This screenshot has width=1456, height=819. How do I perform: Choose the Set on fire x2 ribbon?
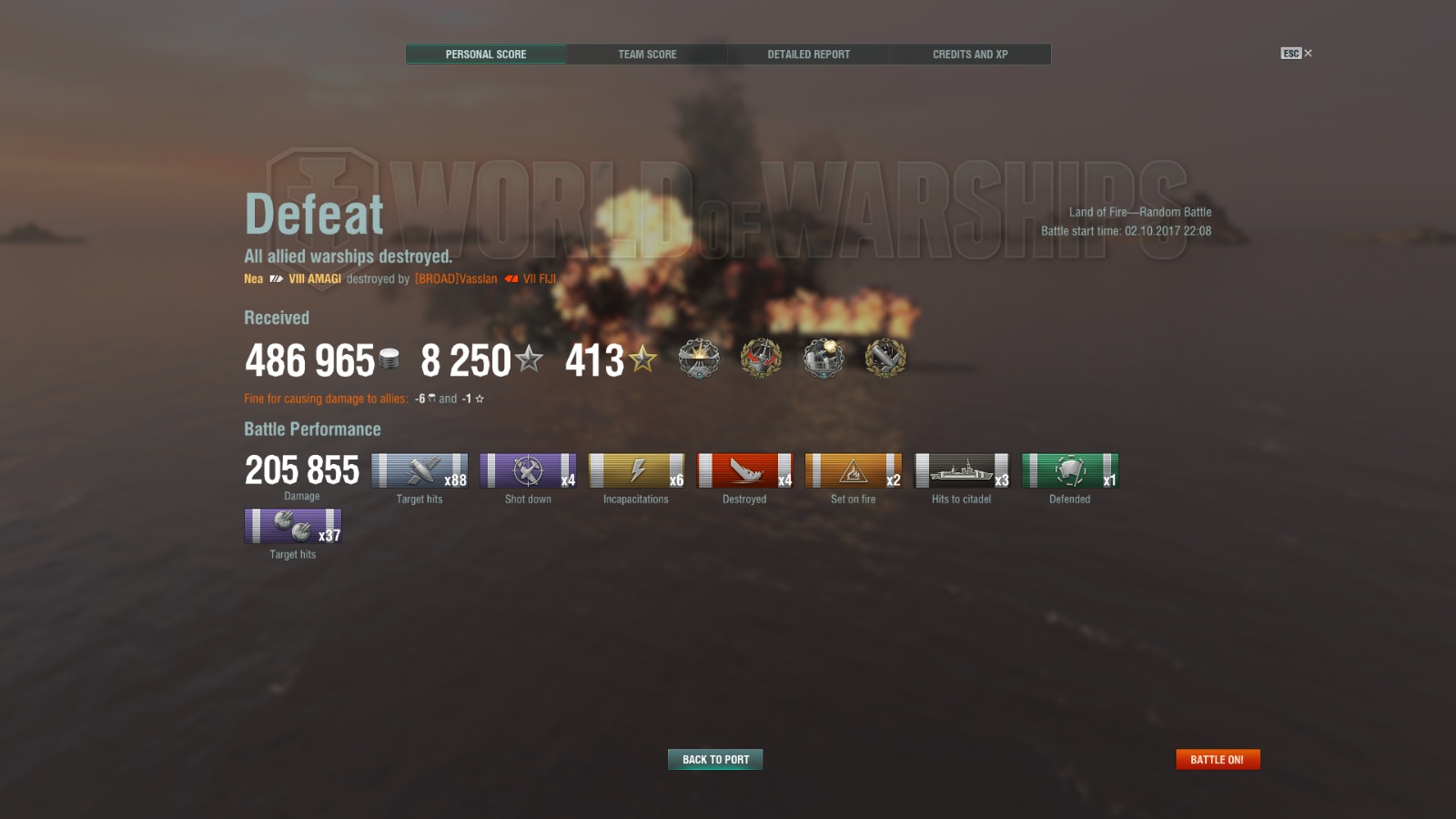pyautogui.click(x=853, y=471)
